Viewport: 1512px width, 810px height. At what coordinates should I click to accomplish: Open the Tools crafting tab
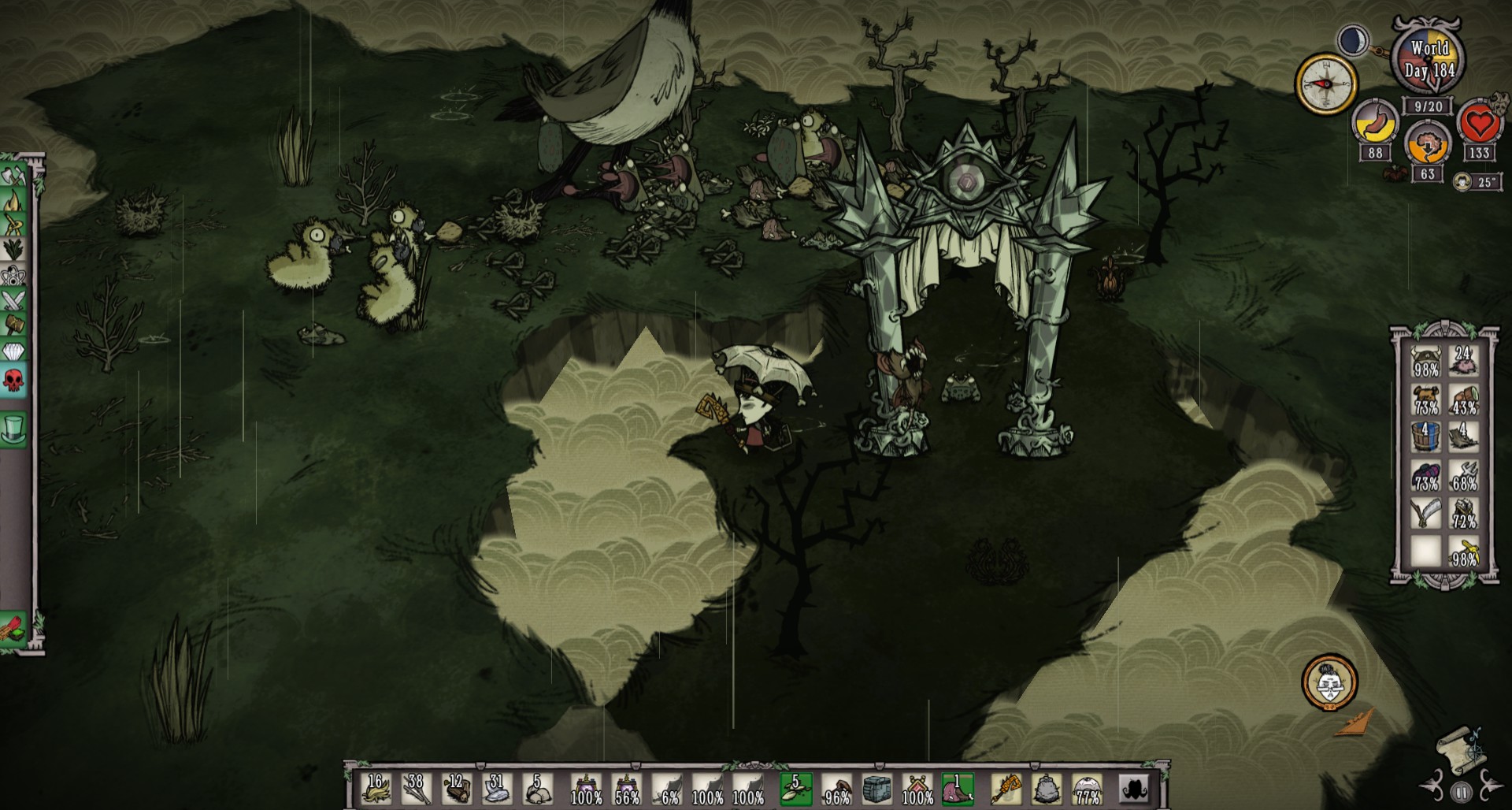click(x=13, y=175)
